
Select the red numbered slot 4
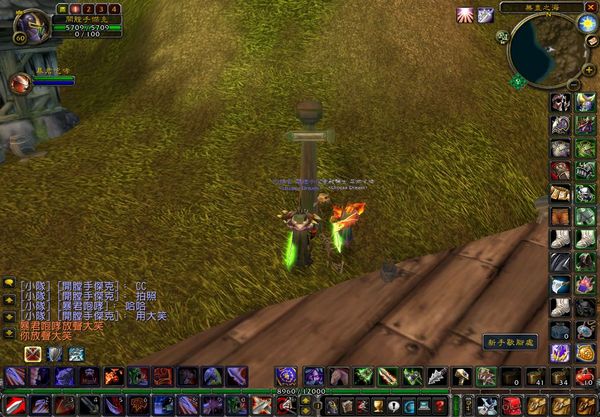click(114, 9)
